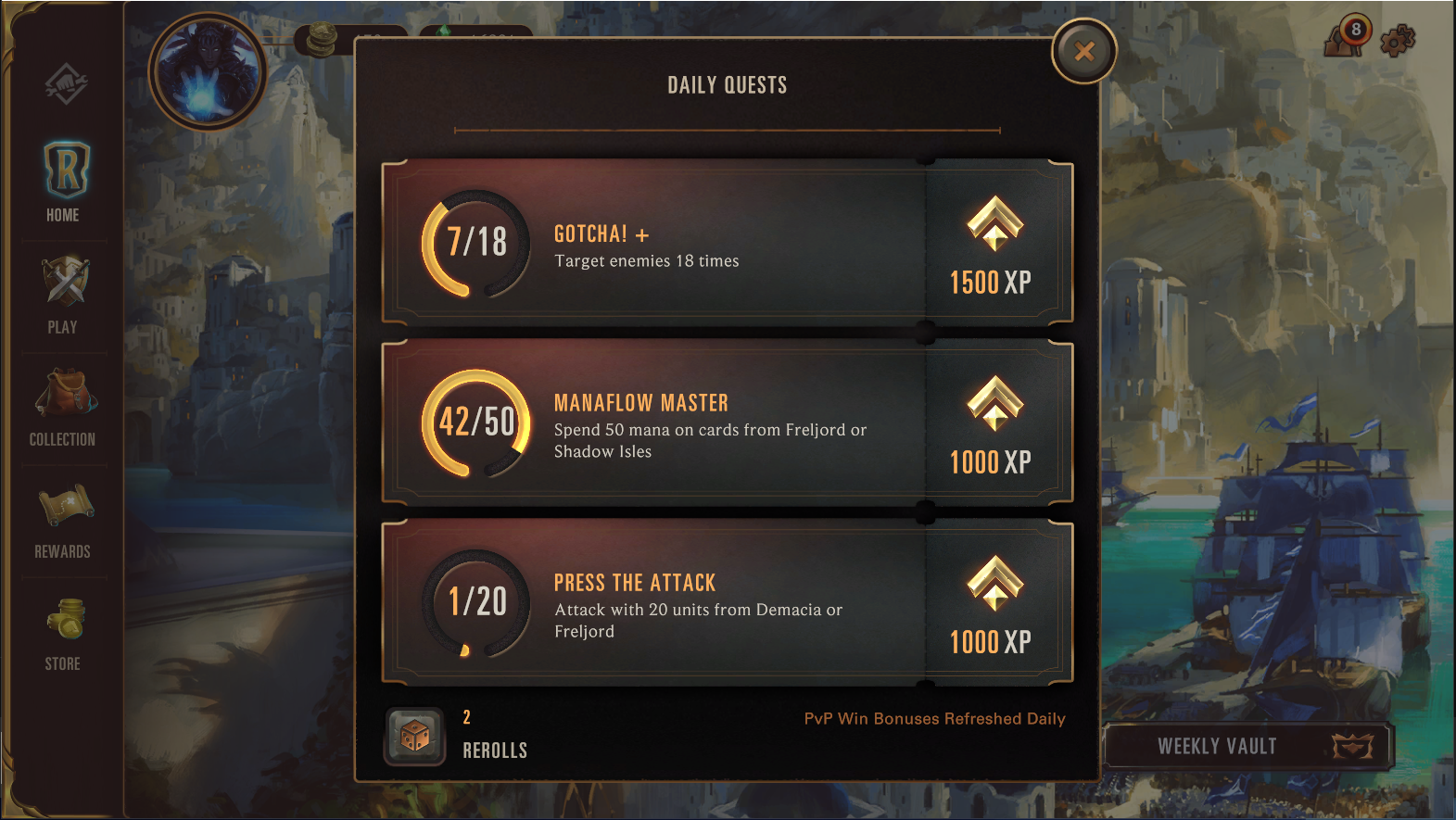The image size is (1456, 820).
Task: Select the Manaflow Master quest card
Action: 727,423
